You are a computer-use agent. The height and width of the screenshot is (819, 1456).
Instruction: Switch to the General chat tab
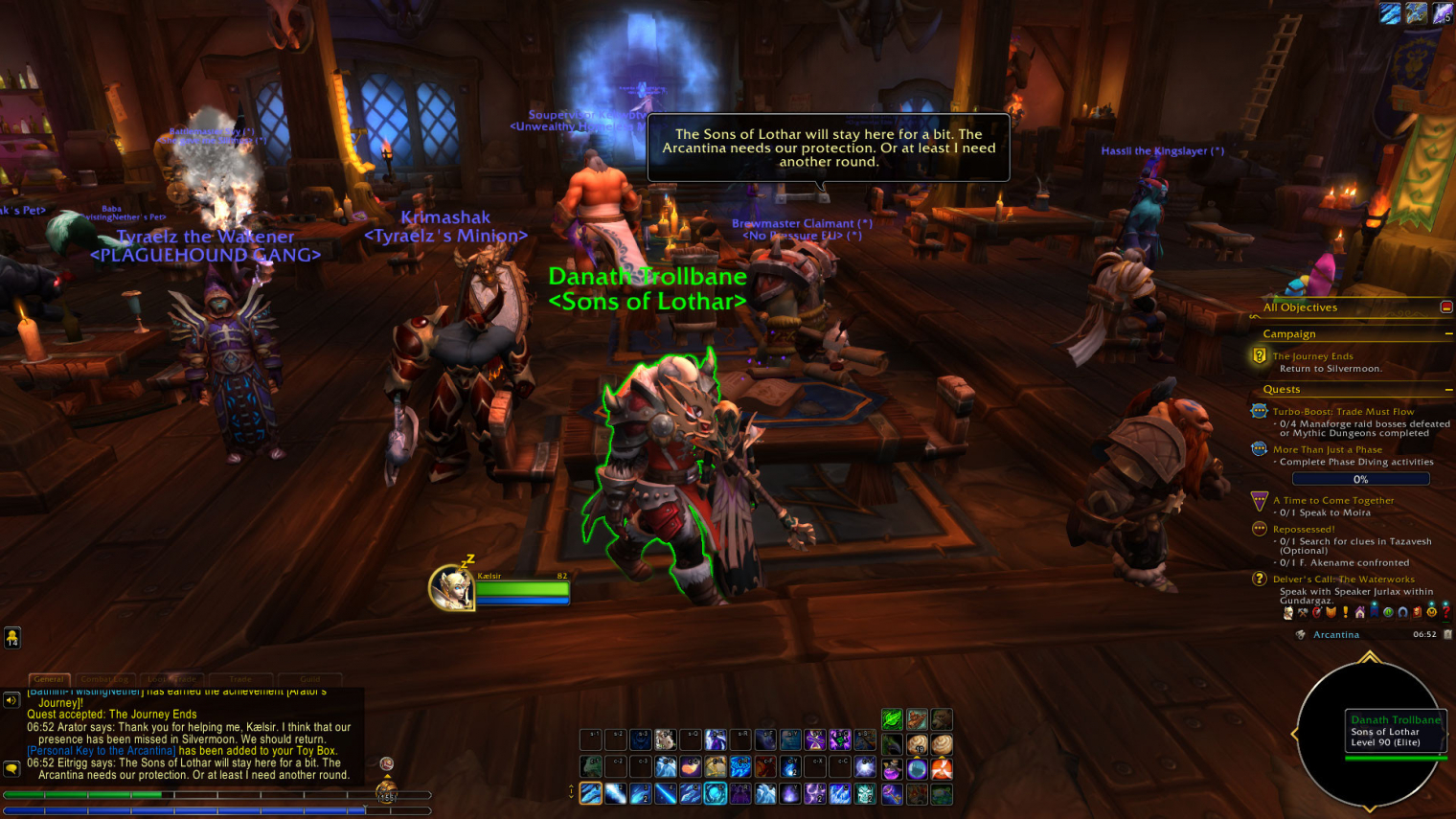click(x=49, y=679)
